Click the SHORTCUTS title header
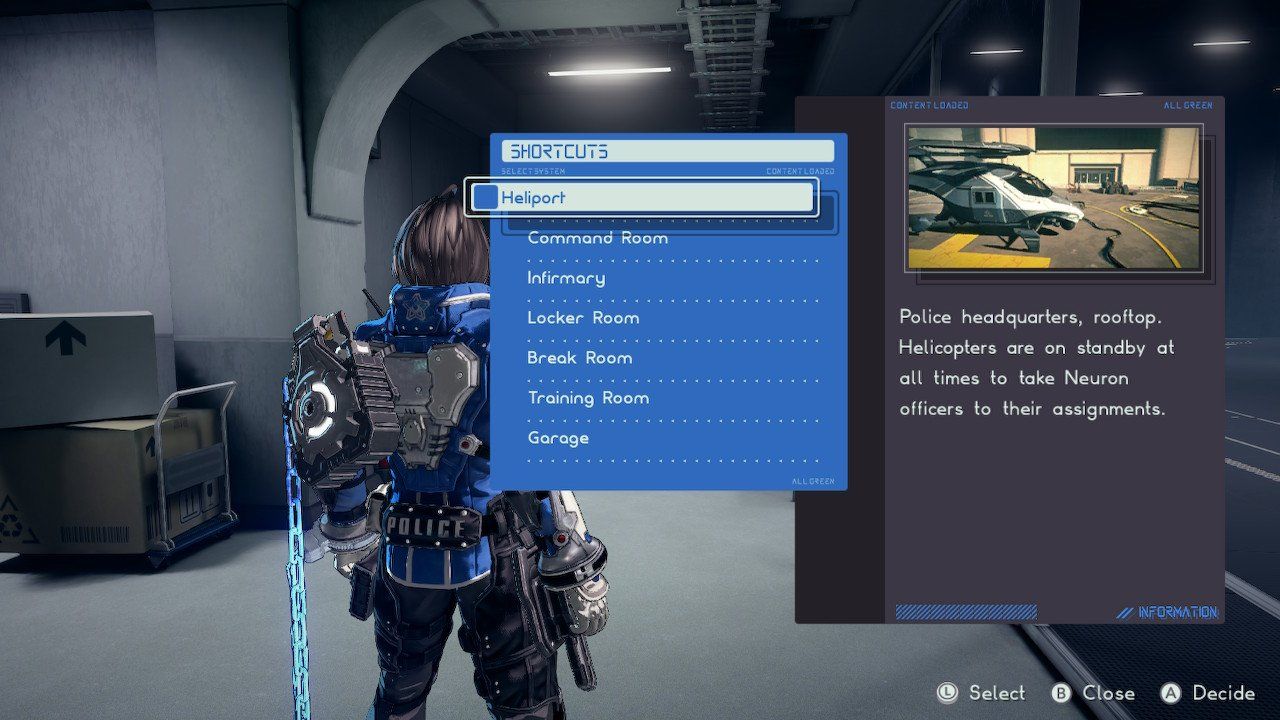This screenshot has width=1280, height=720. (558, 150)
